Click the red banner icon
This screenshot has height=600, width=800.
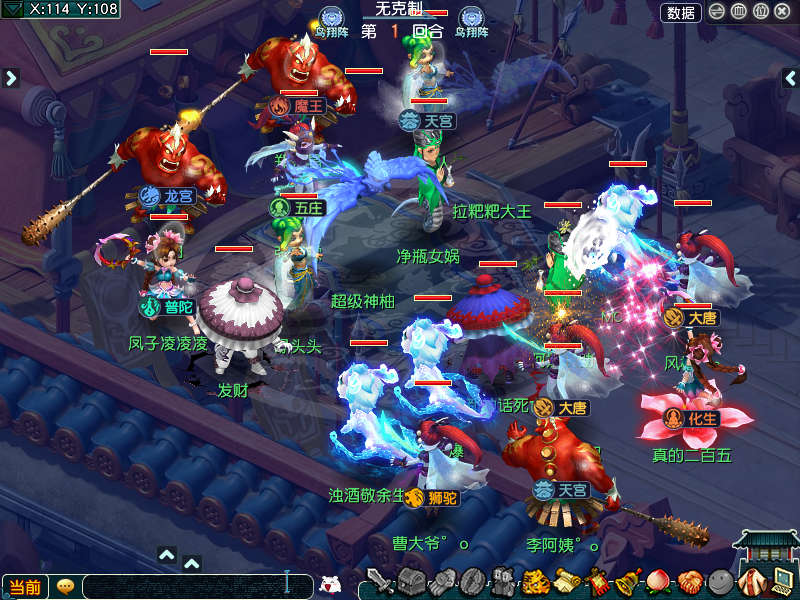pos(598,581)
